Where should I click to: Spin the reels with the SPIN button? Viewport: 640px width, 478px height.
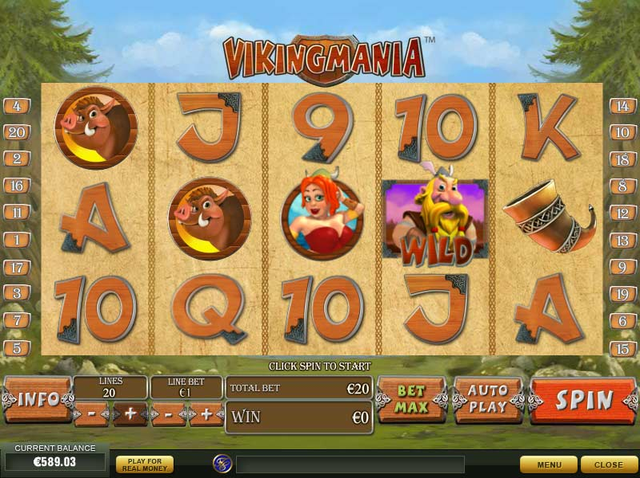583,400
